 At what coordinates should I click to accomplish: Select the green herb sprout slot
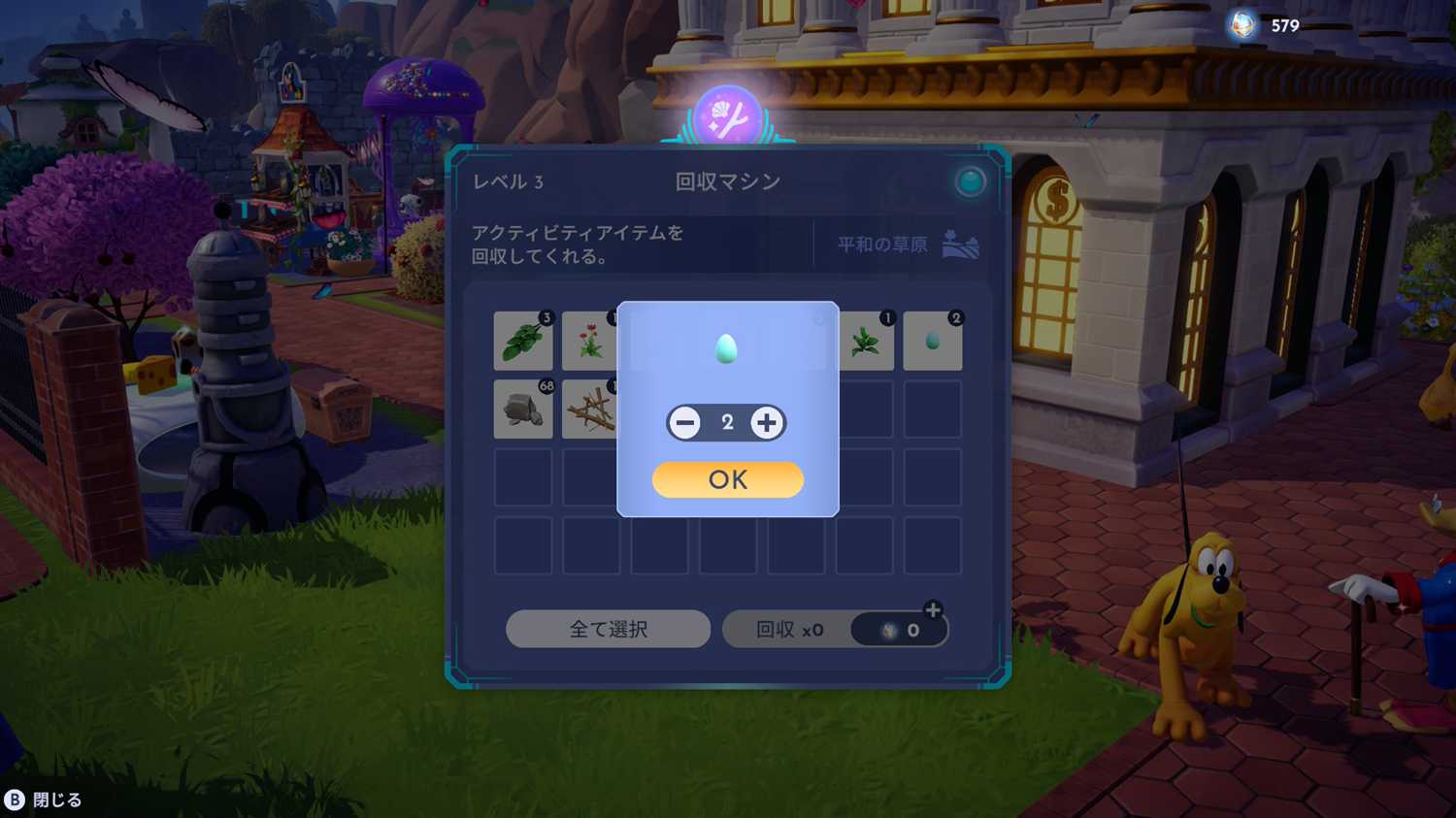pyautogui.click(x=865, y=342)
